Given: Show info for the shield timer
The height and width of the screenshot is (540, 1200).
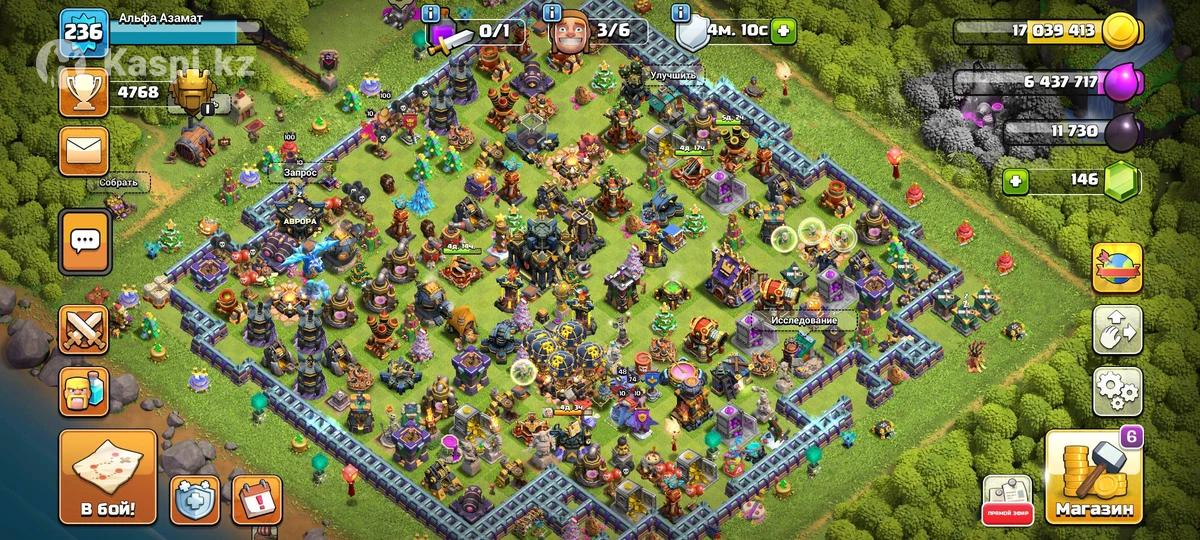Looking at the screenshot, I should coord(683,14).
